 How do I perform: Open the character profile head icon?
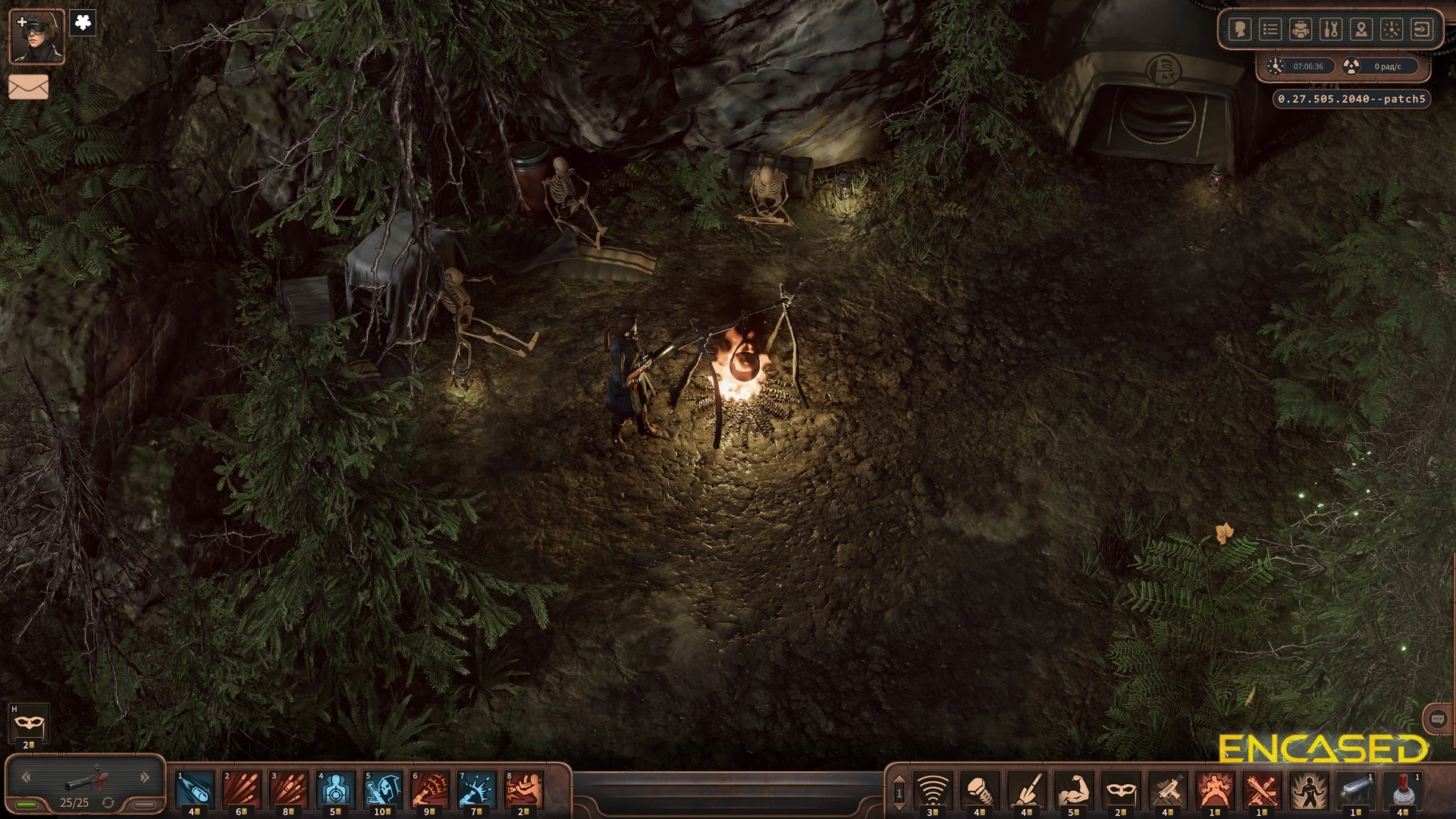coord(1240,30)
